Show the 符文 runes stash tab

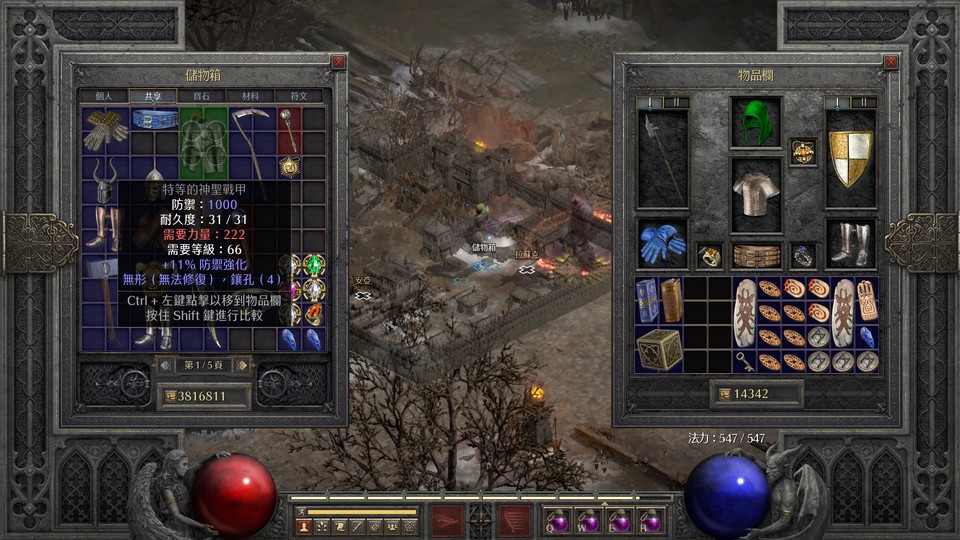[299, 96]
